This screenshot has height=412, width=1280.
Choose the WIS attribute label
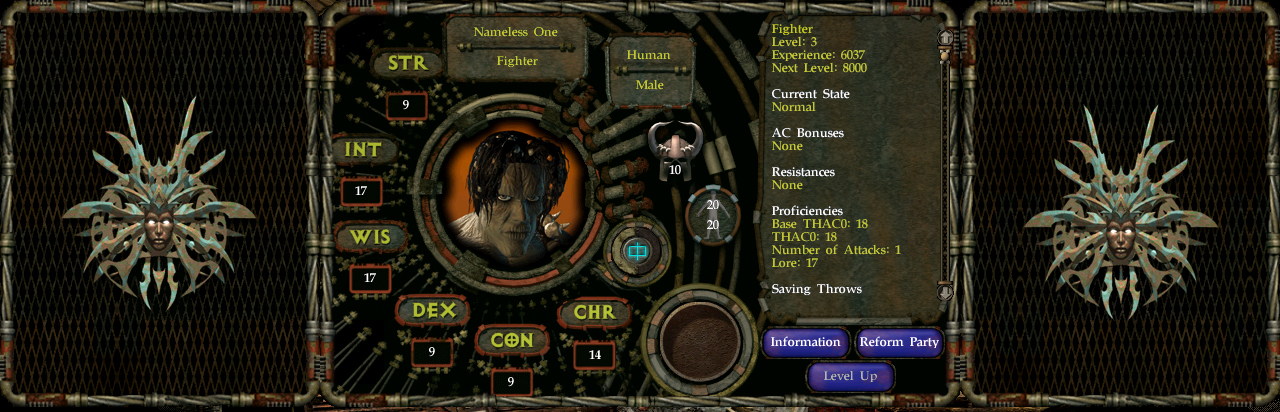[x=370, y=238]
